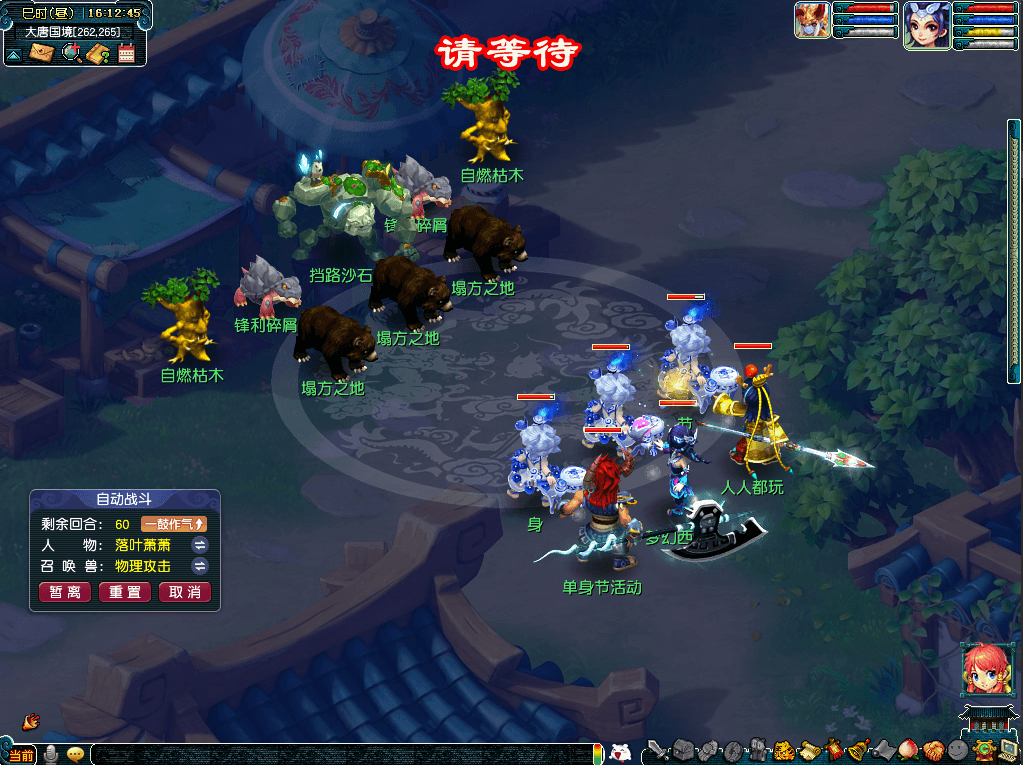The width and height of the screenshot is (1023, 765).
Task: Reset auto-battle with the 重置 button
Action: tap(125, 592)
